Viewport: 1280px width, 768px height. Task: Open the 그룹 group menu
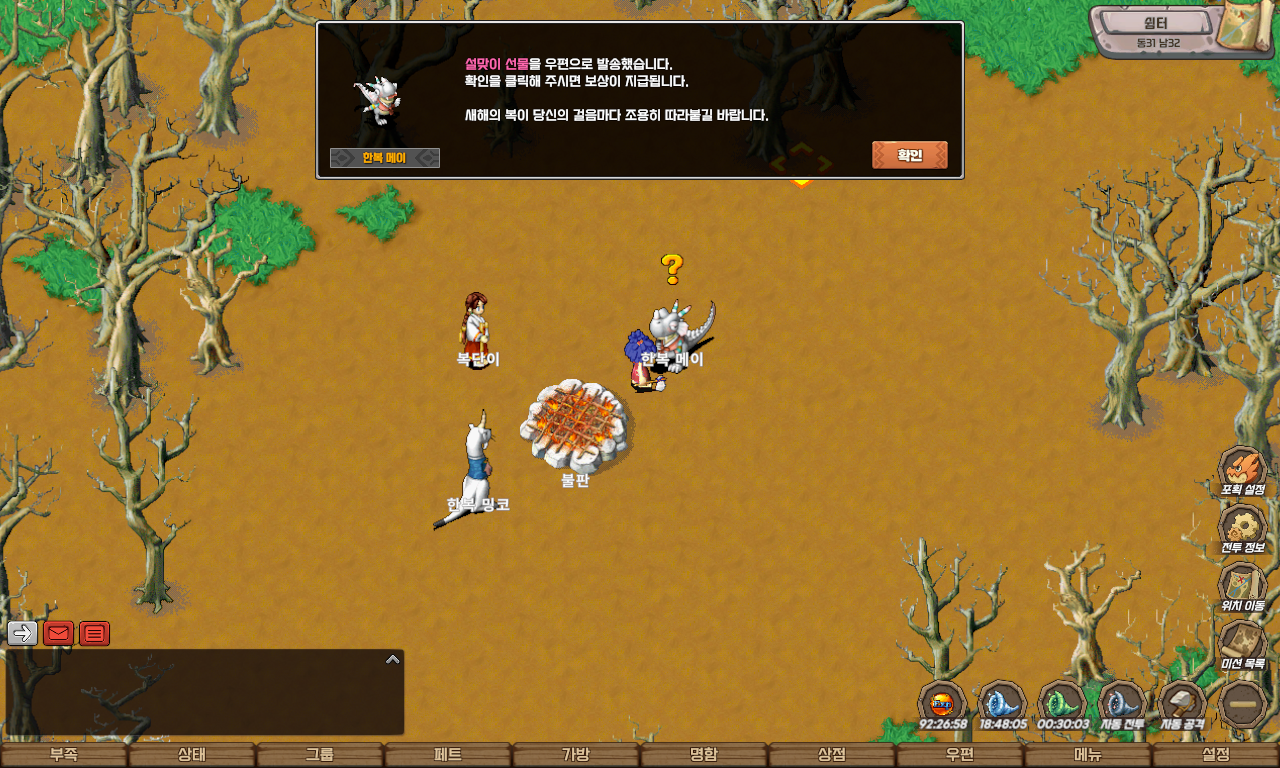tap(320, 755)
